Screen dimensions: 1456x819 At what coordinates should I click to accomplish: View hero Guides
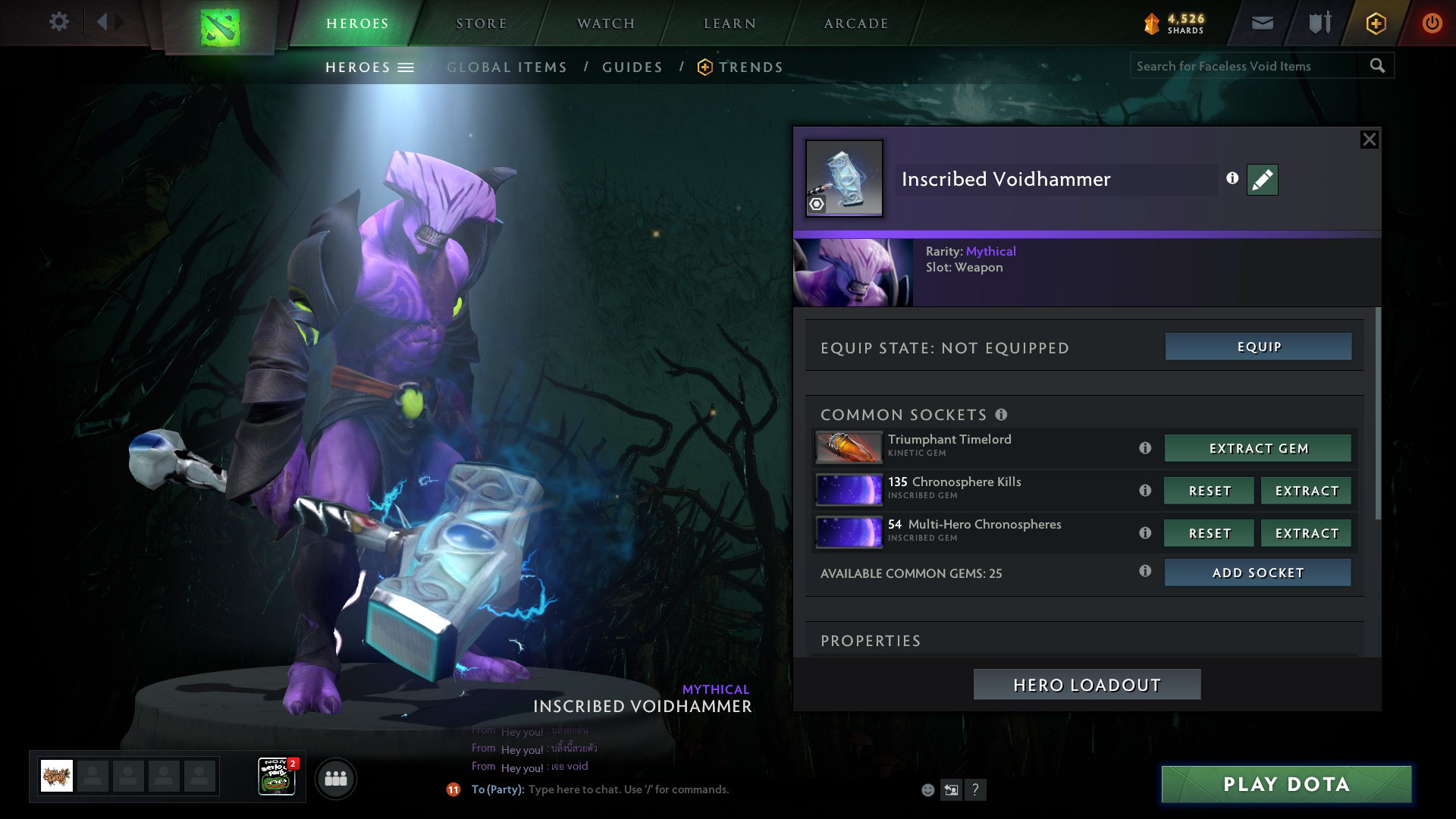(632, 67)
